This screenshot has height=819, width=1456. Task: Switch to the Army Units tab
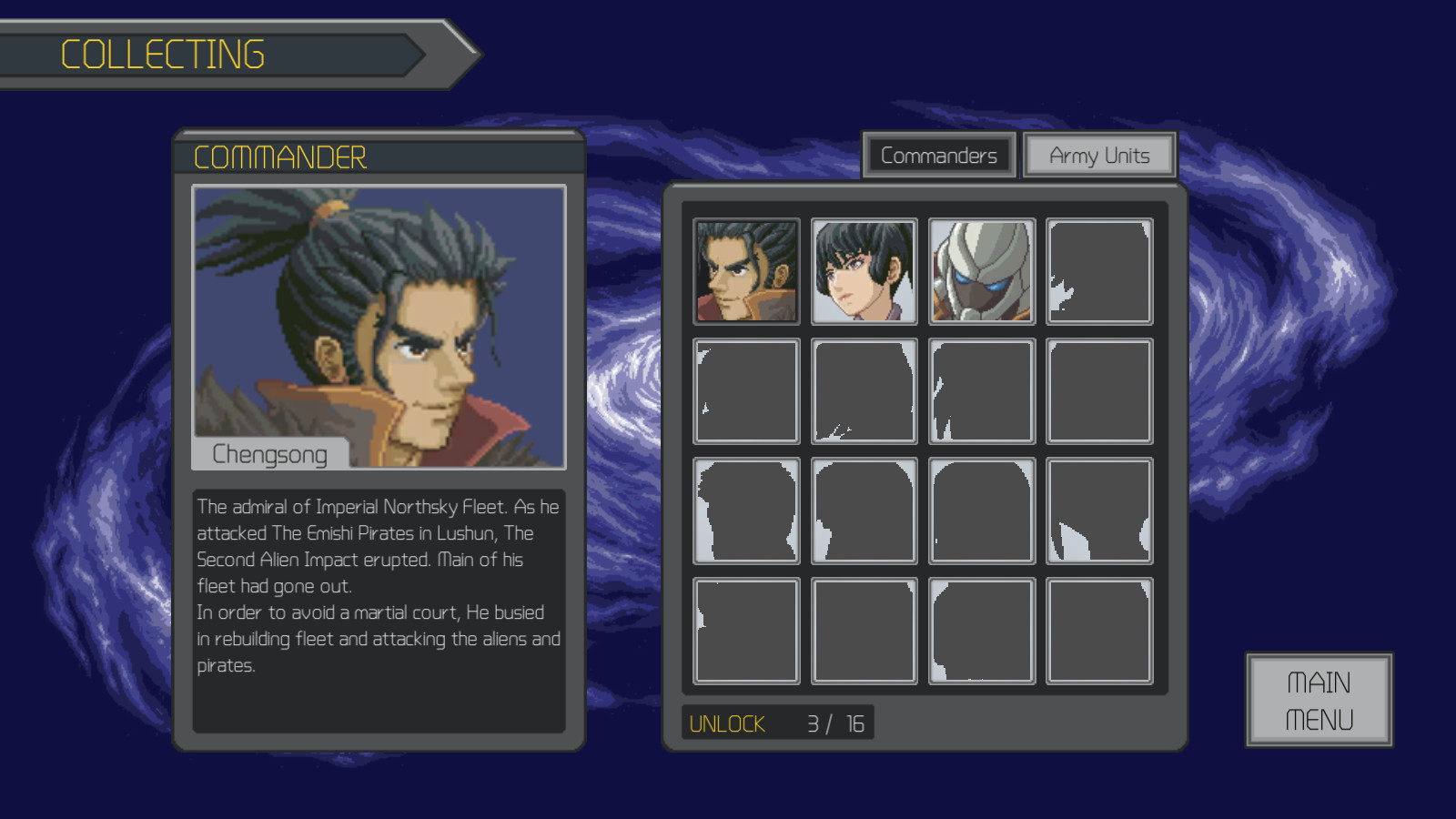(x=1098, y=156)
